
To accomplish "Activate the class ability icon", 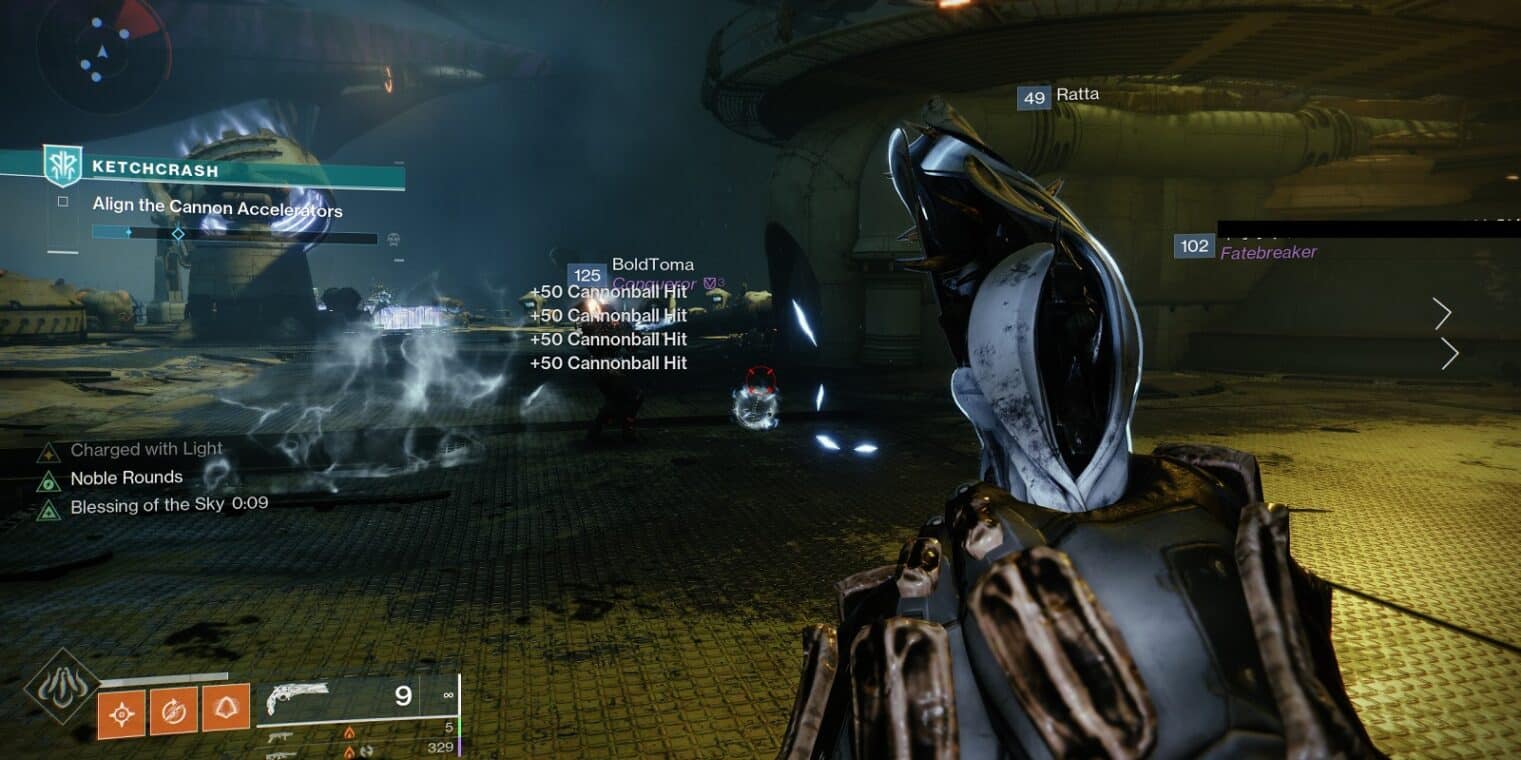I will pyautogui.click(x=226, y=709).
